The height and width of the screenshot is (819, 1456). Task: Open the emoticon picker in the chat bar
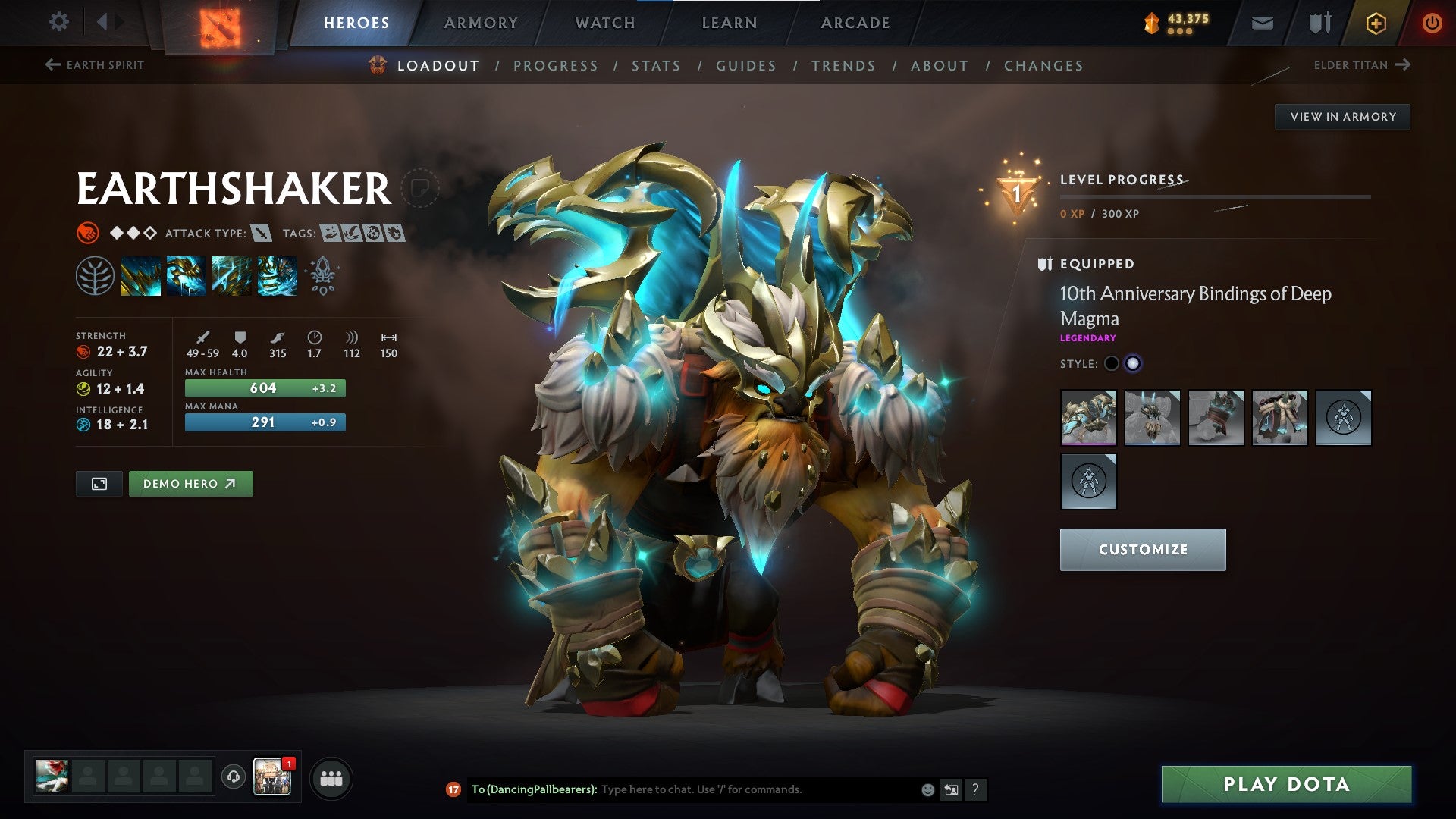click(x=927, y=789)
